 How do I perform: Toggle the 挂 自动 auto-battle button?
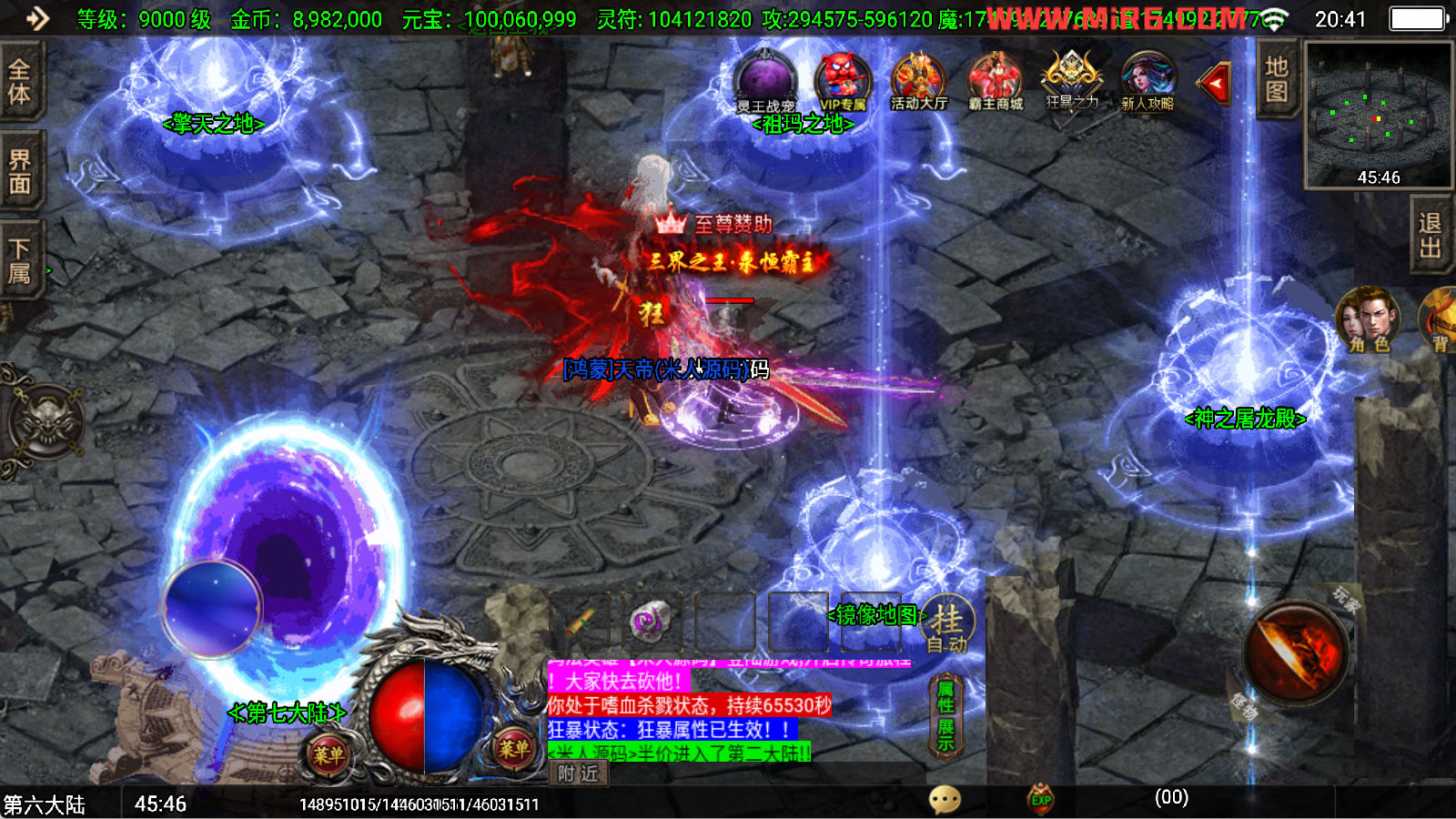coord(946,626)
